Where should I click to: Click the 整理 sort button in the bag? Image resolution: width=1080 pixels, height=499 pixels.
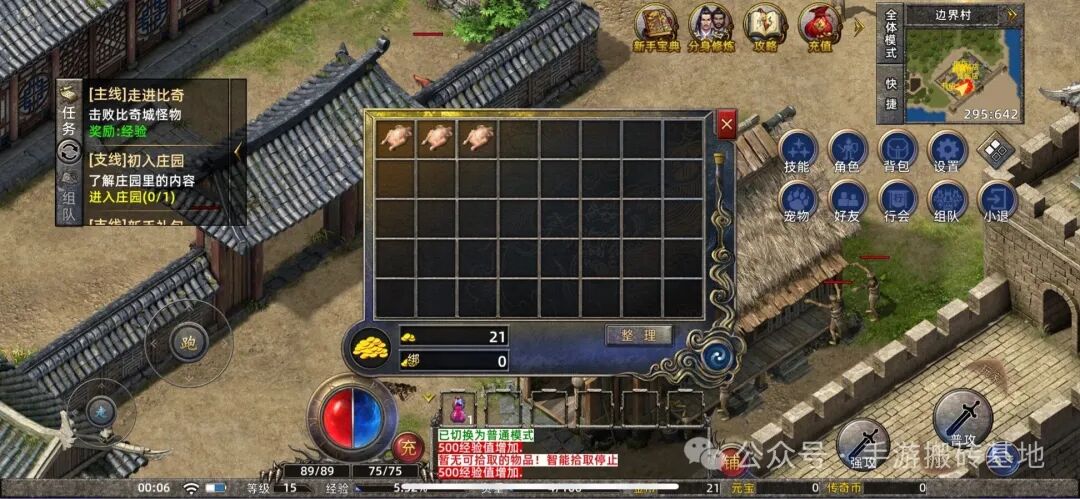639,335
